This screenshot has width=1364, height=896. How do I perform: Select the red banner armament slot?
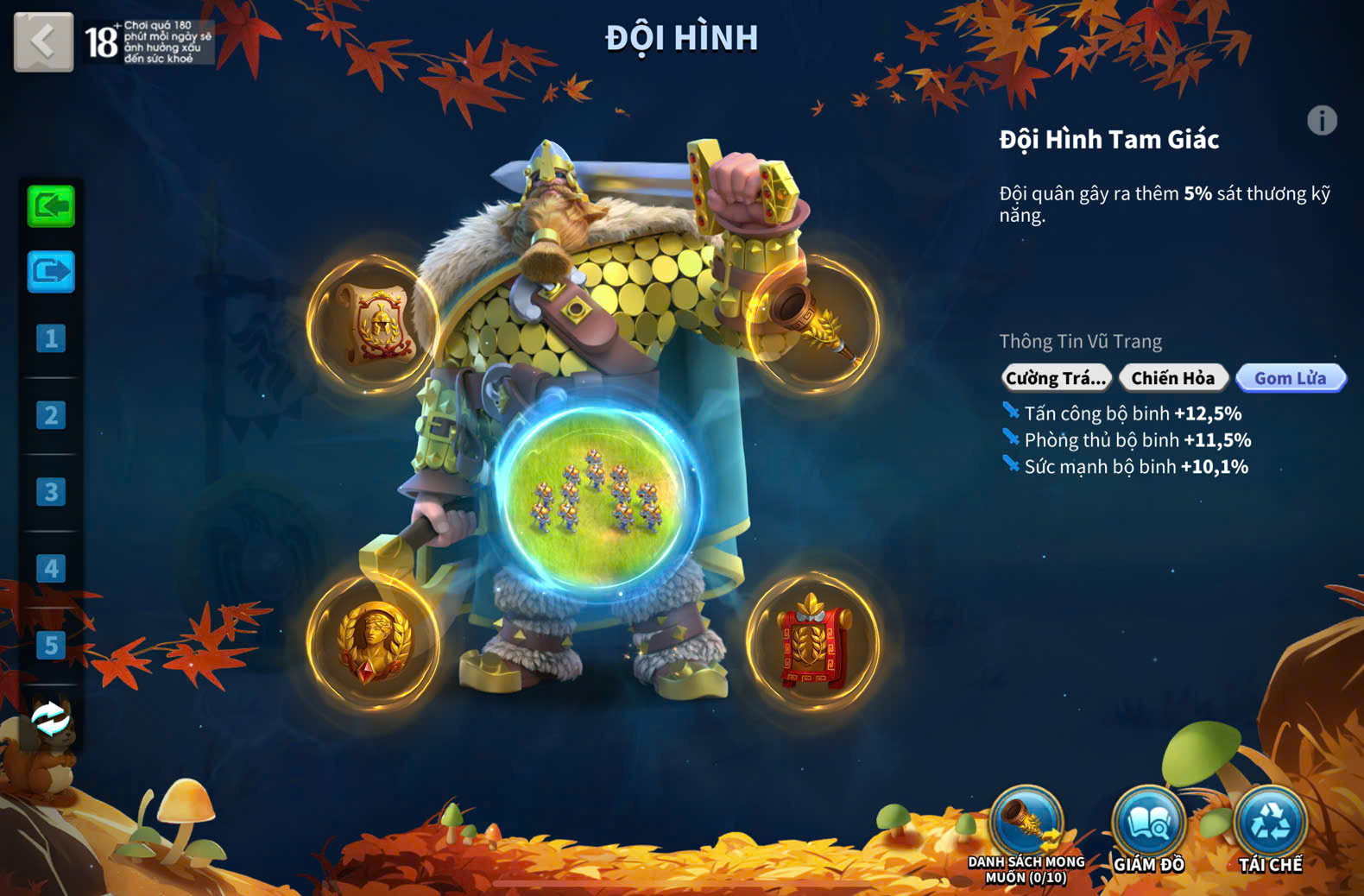(813, 641)
